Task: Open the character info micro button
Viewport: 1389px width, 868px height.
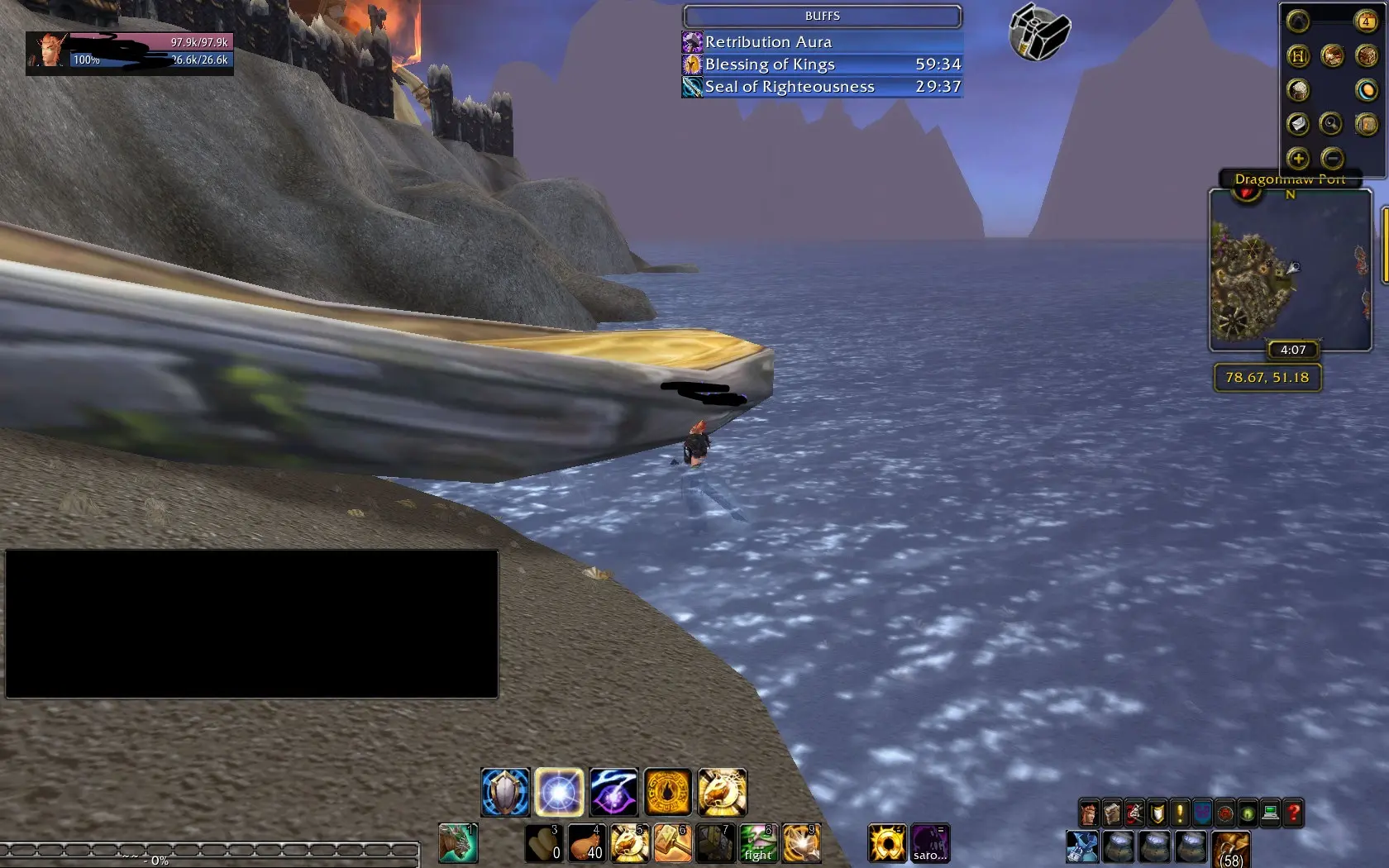Action: (1089, 813)
